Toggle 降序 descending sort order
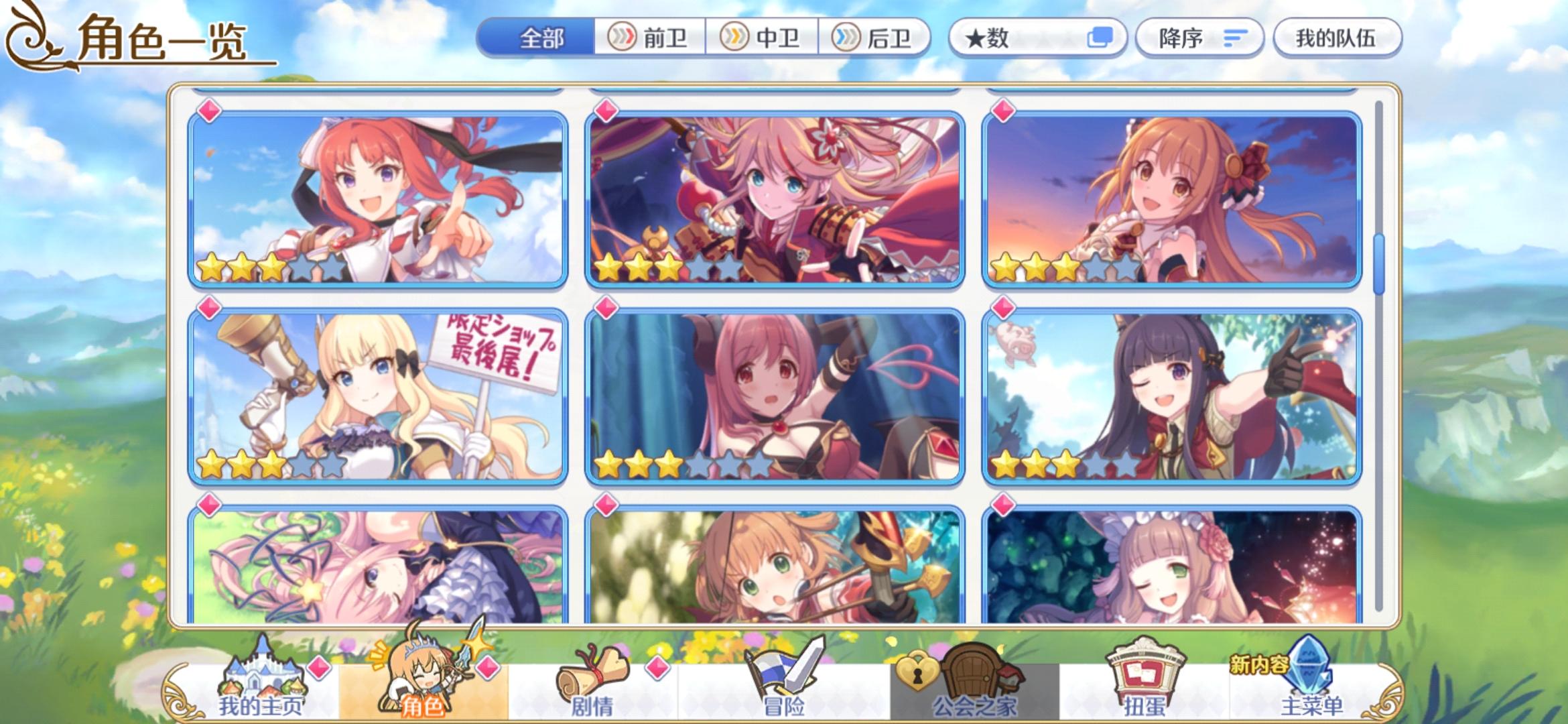This screenshot has width=1568, height=724. 1199,38
